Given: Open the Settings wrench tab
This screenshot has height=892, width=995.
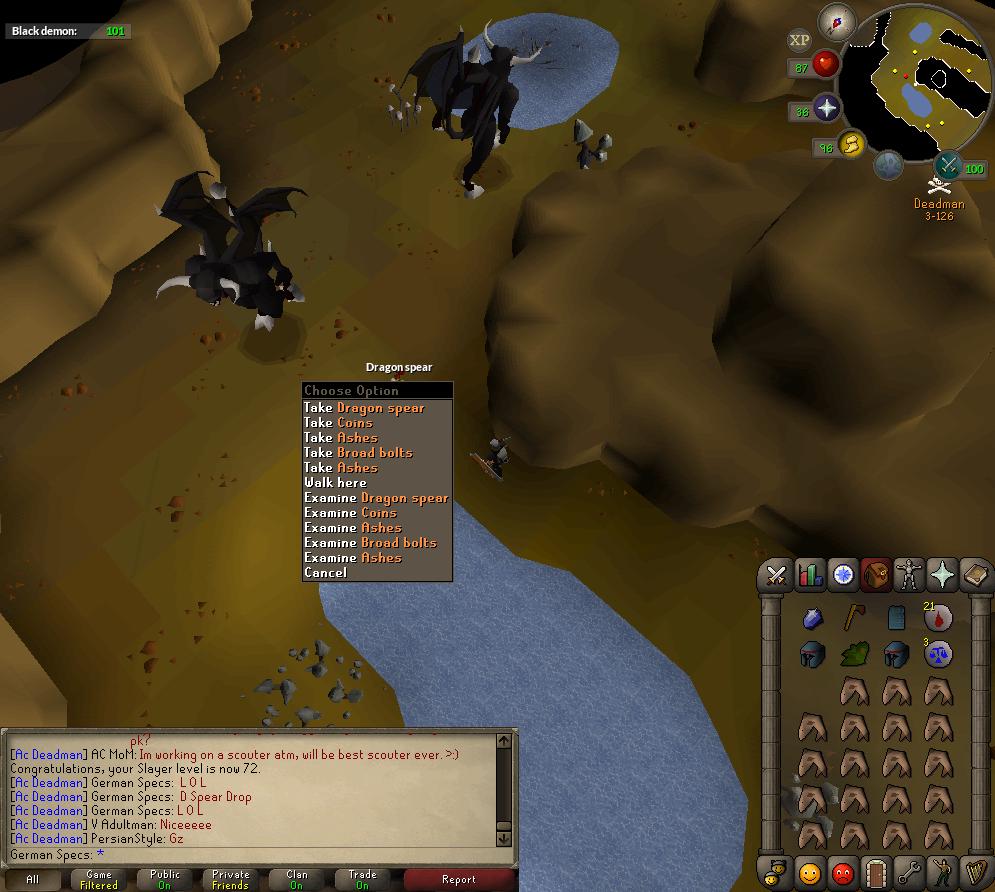Looking at the screenshot, I should click(909, 873).
